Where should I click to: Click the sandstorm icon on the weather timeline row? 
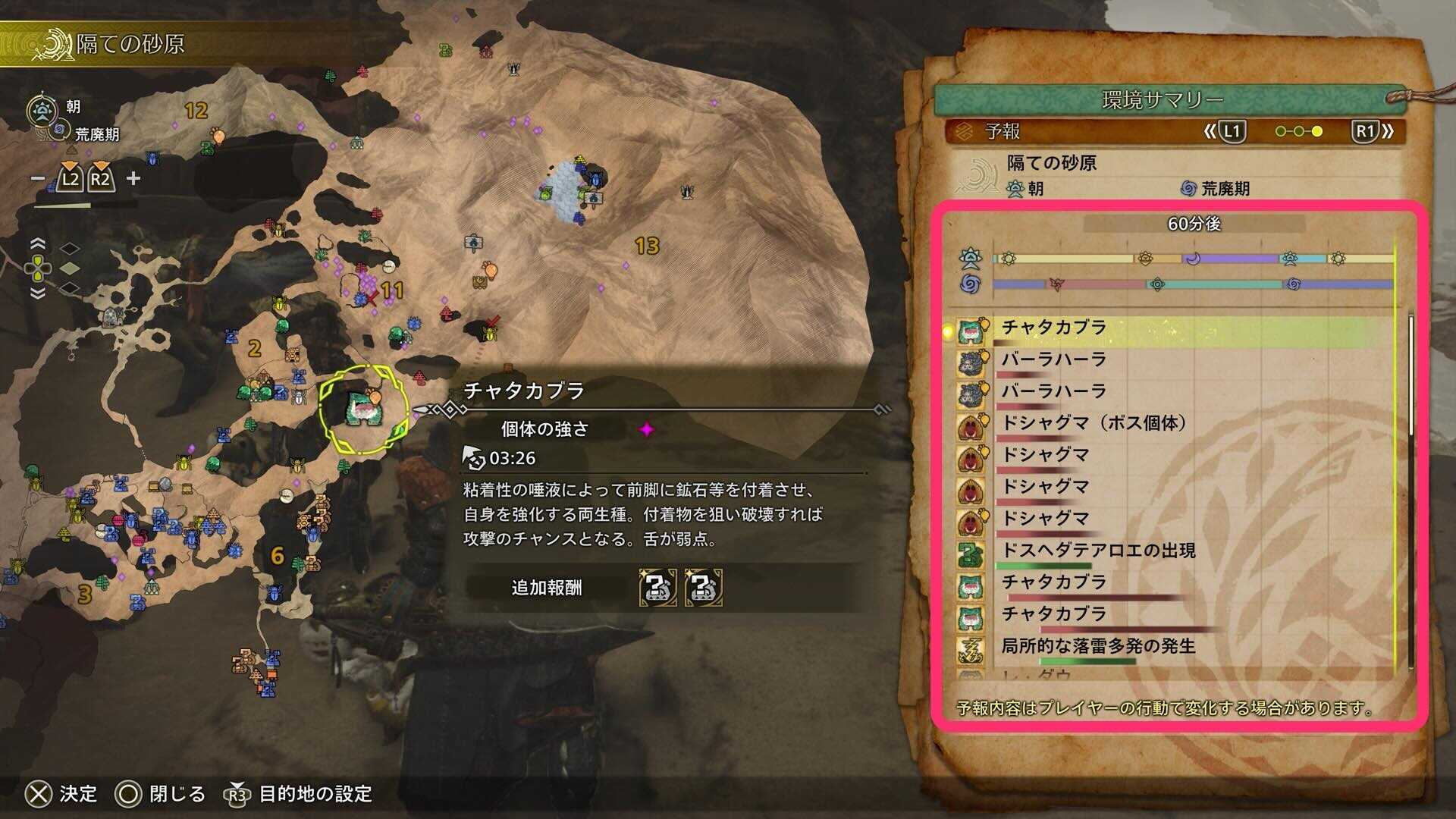click(x=1056, y=284)
